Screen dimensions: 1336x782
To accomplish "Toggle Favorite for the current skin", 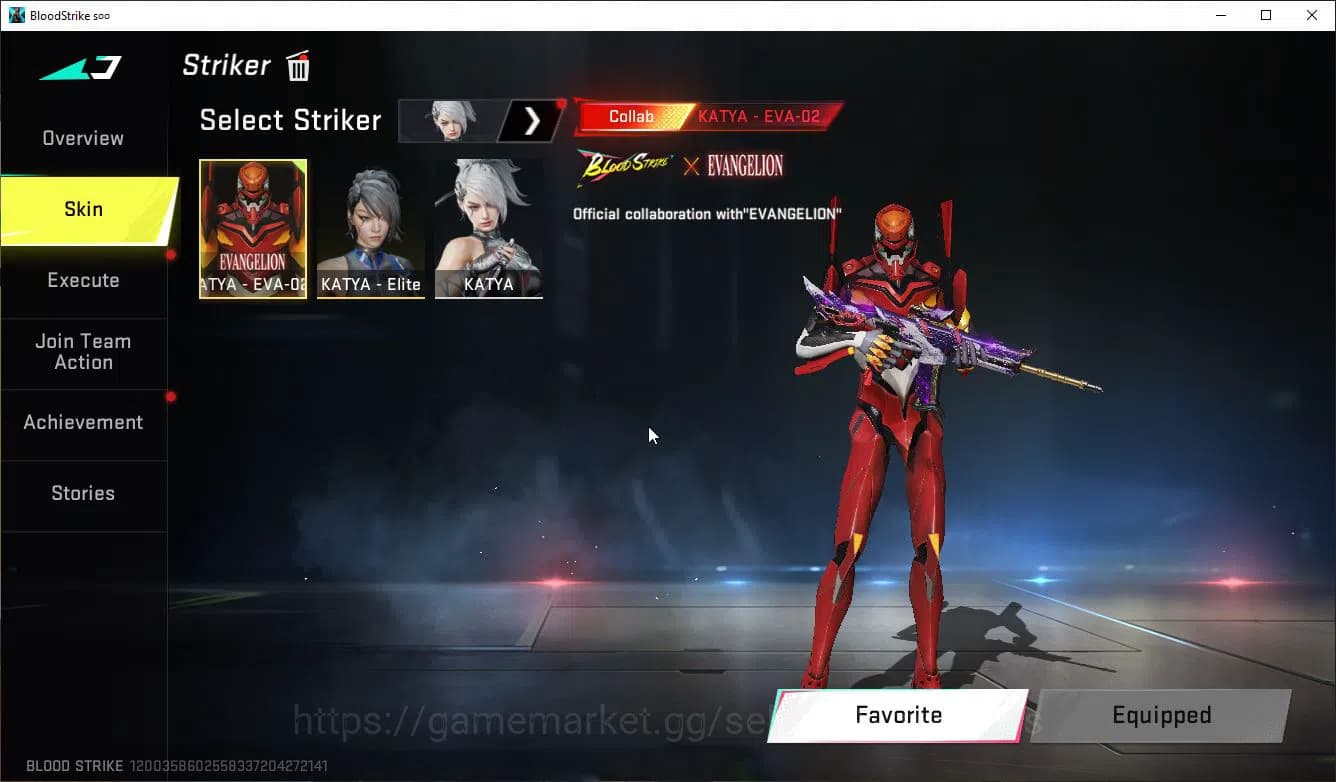I will [x=897, y=715].
